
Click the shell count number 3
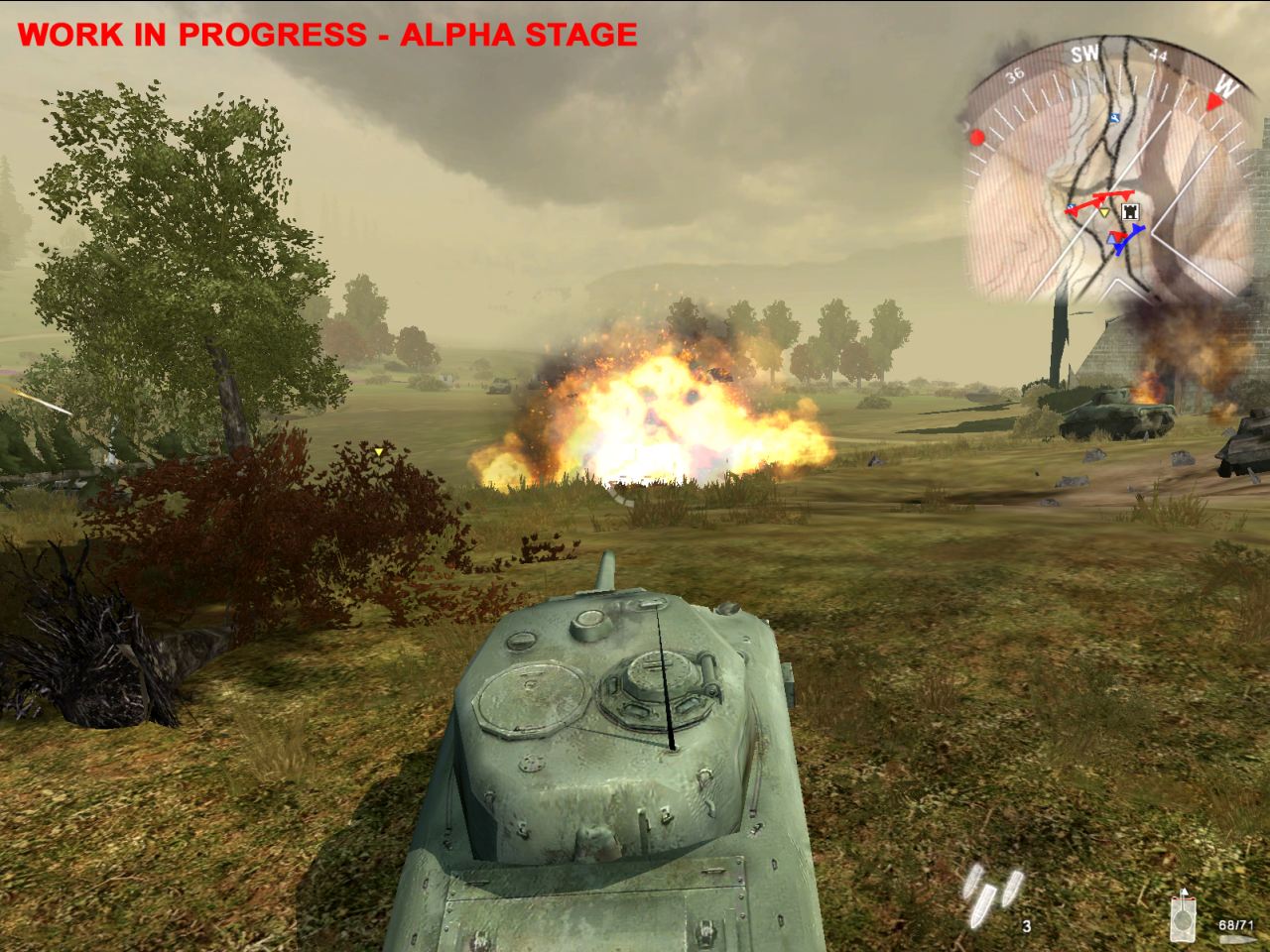coord(1026,927)
